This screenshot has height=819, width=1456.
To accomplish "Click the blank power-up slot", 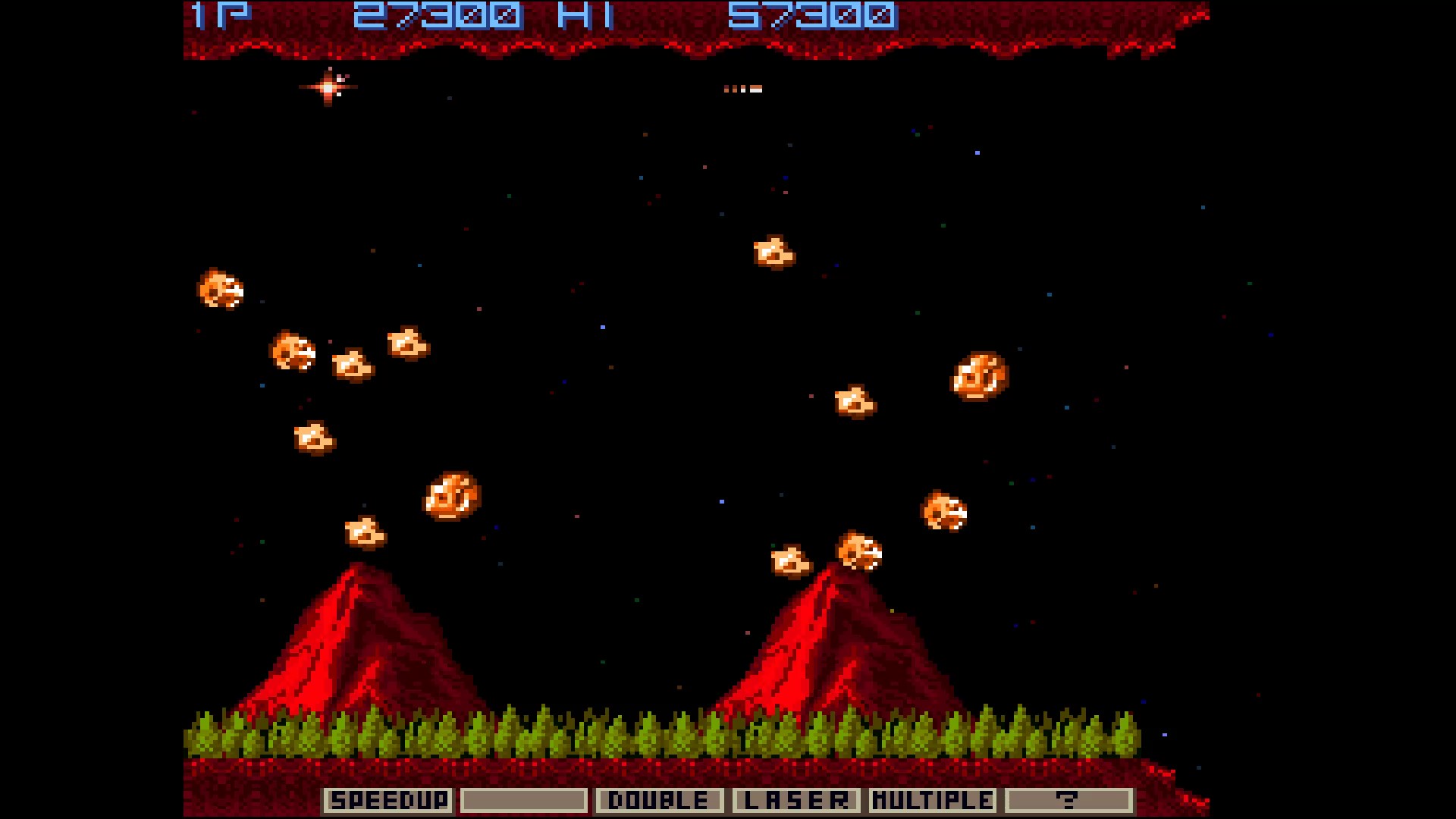I will (523, 800).
